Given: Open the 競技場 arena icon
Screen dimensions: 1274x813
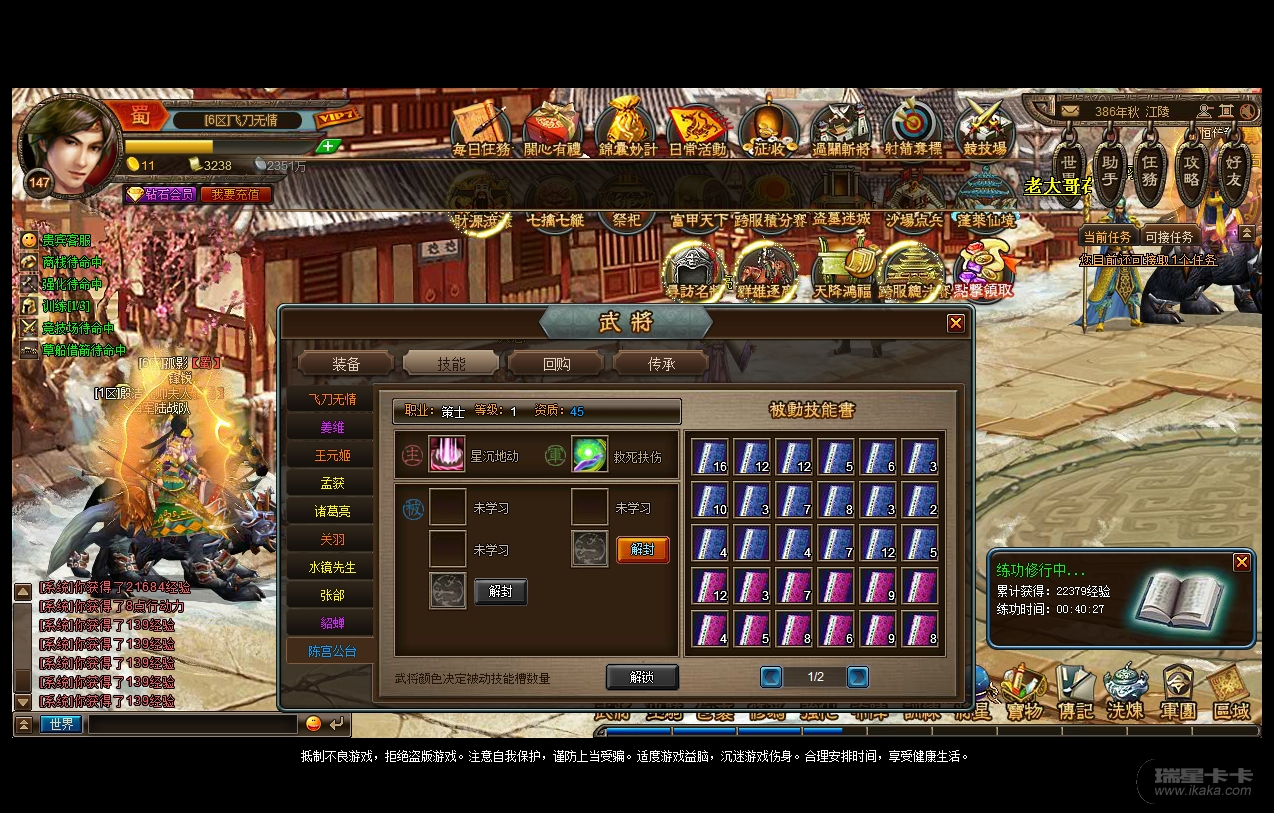Looking at the screenshot, I should tap(985, 130).
